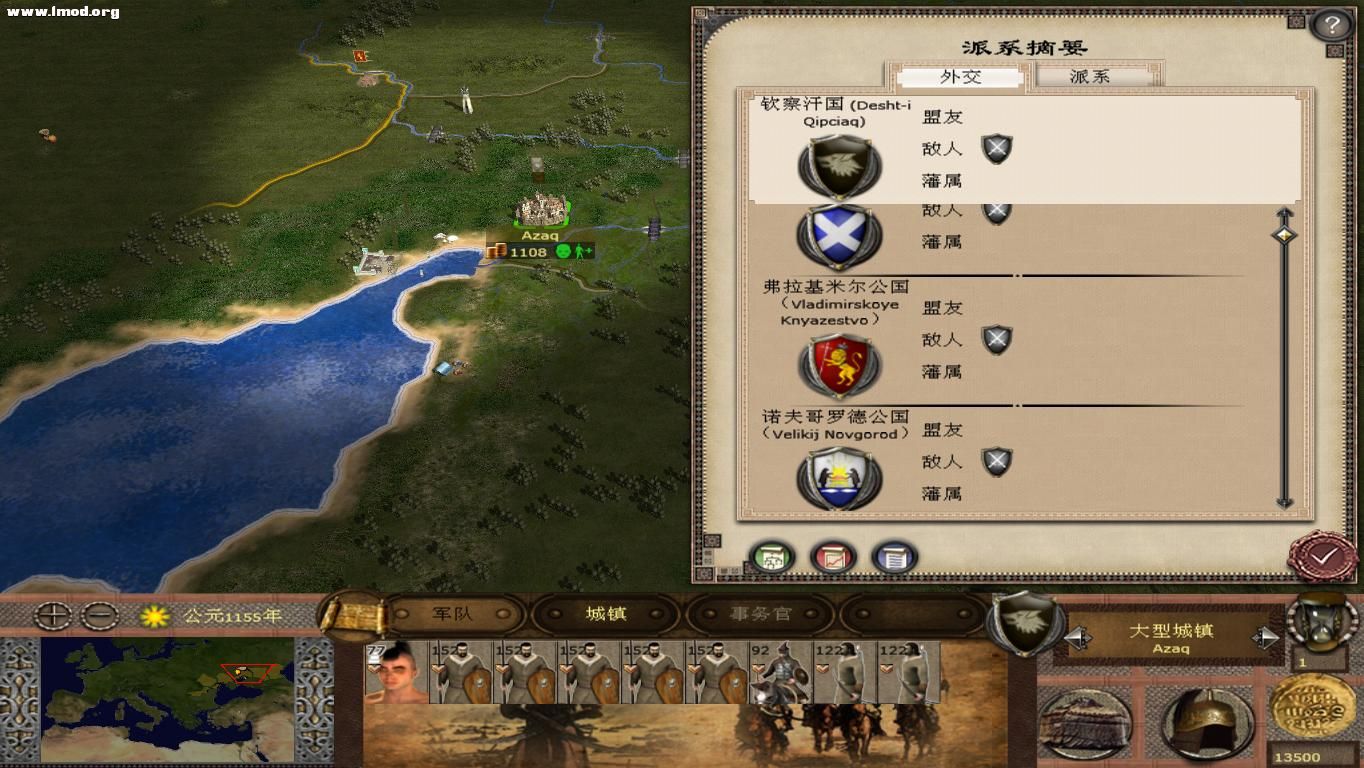Zoom out with the minimap minus button
This screenshot has width=1364, height=768.
[x=100, y=616]
